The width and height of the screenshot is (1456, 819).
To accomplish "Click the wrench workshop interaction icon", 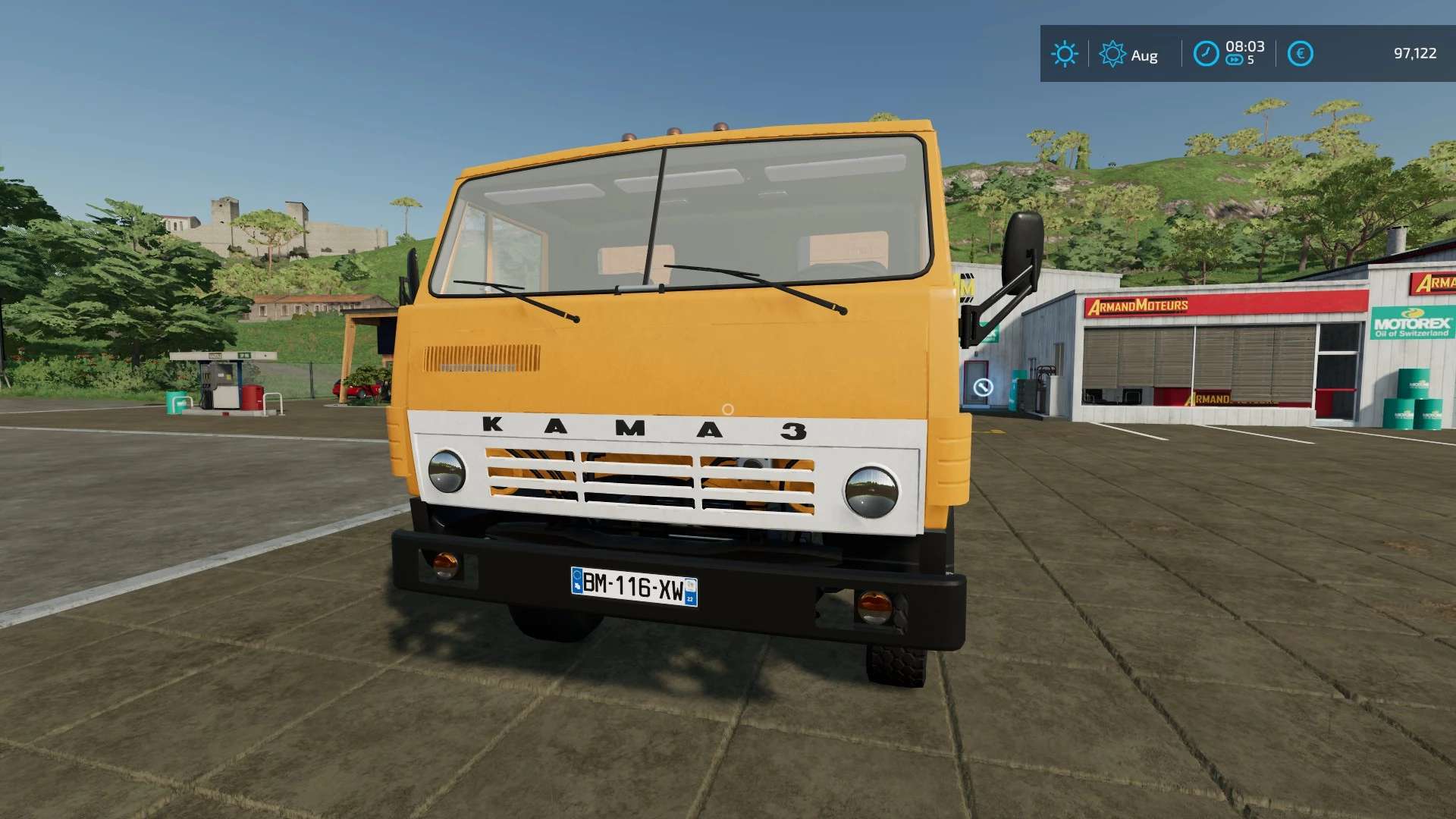I will 983,388.
